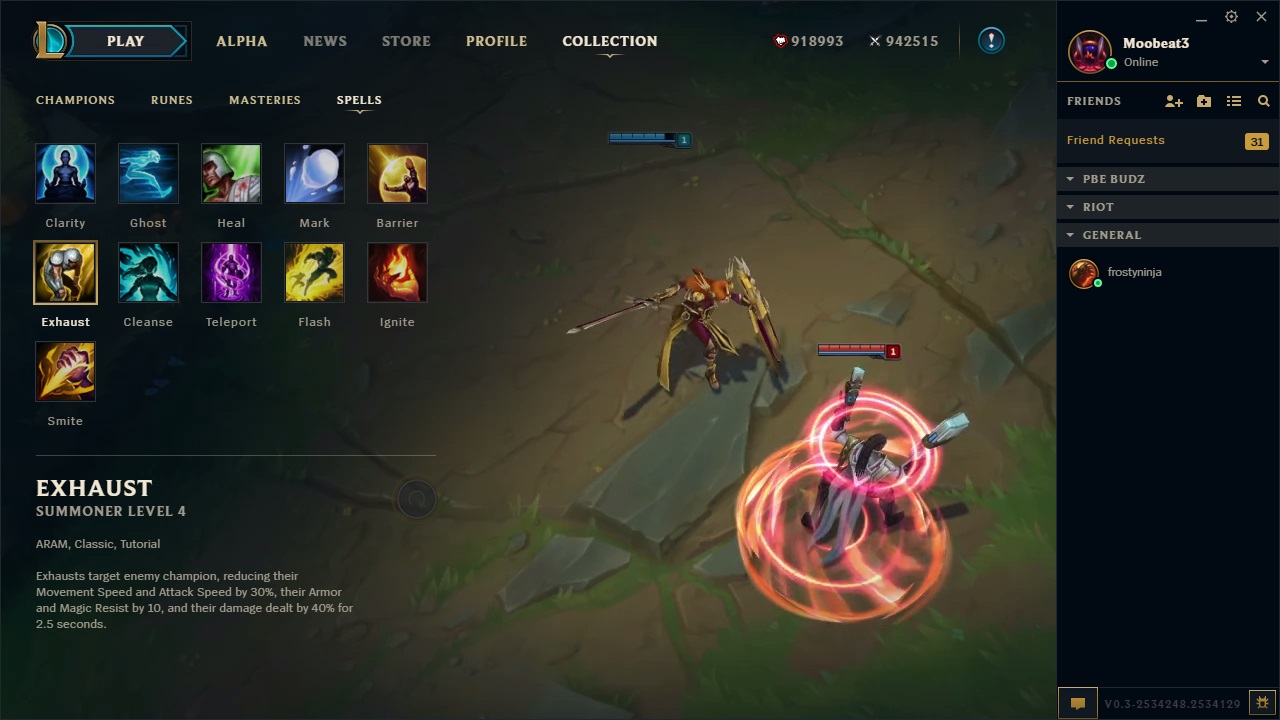The width and height of the screenshot is (1280, 720).
Task: Expand the RIOT friends group
Action: tap(1071, 206)
